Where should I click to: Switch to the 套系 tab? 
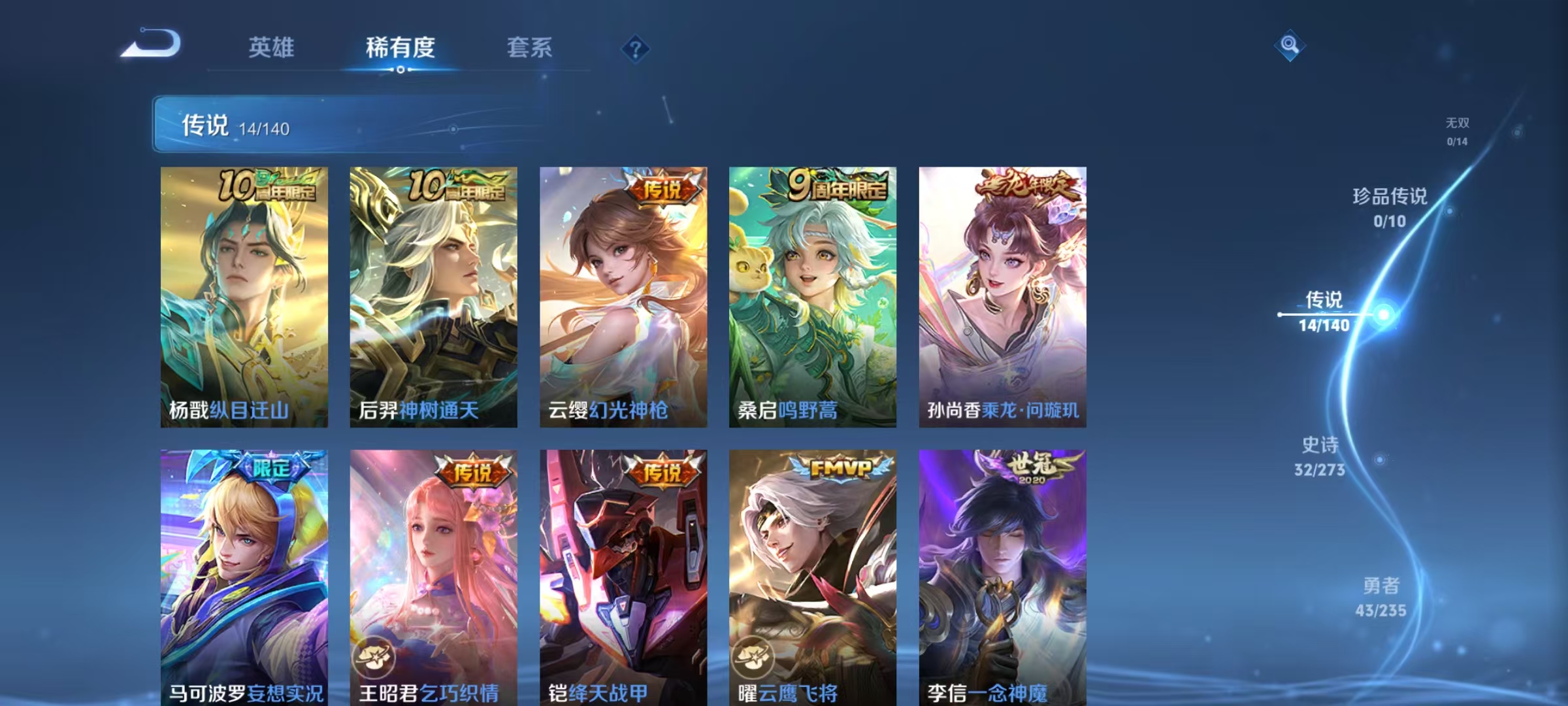(529, 48)
